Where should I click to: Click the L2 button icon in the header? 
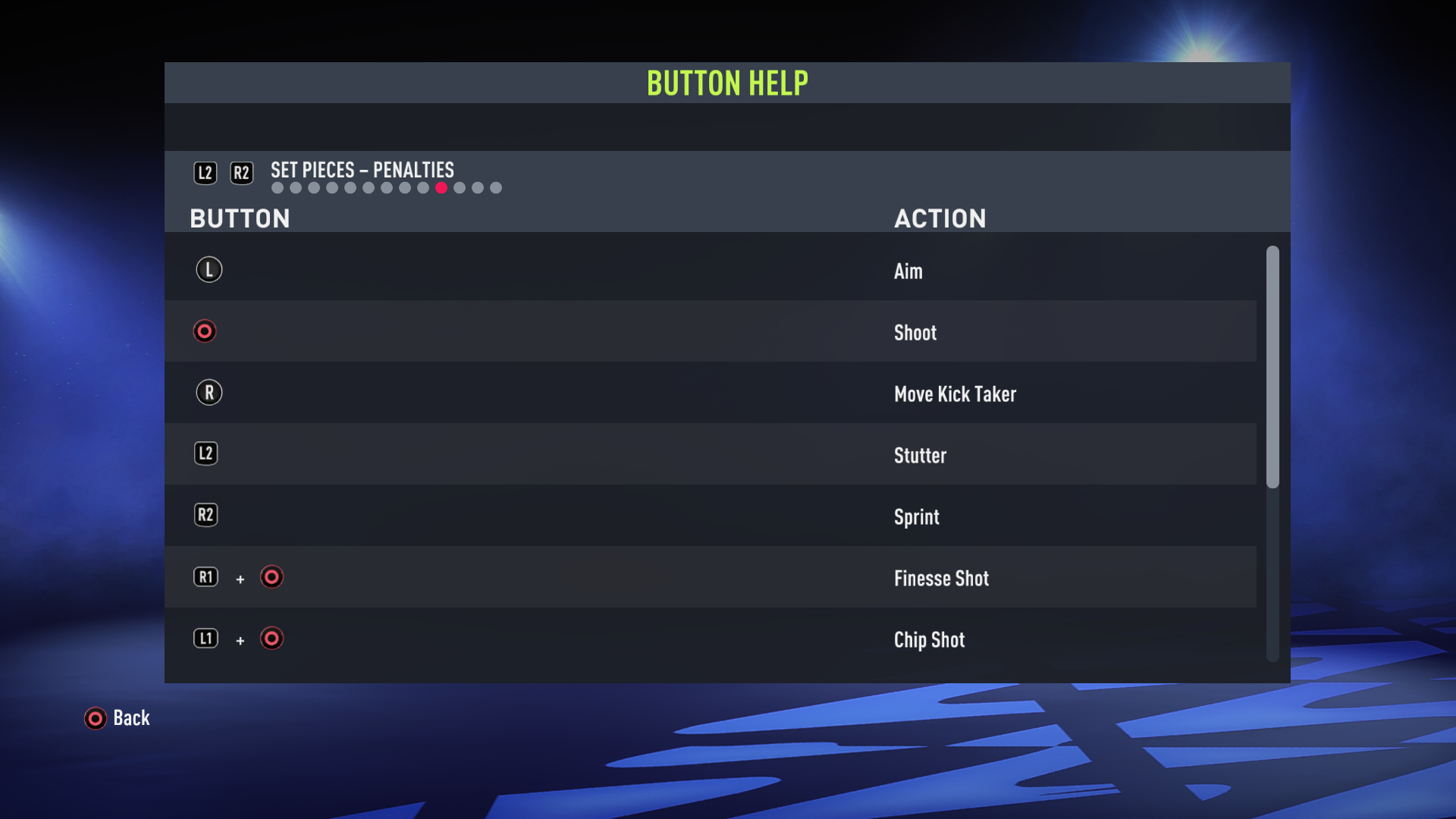point(205,172)
